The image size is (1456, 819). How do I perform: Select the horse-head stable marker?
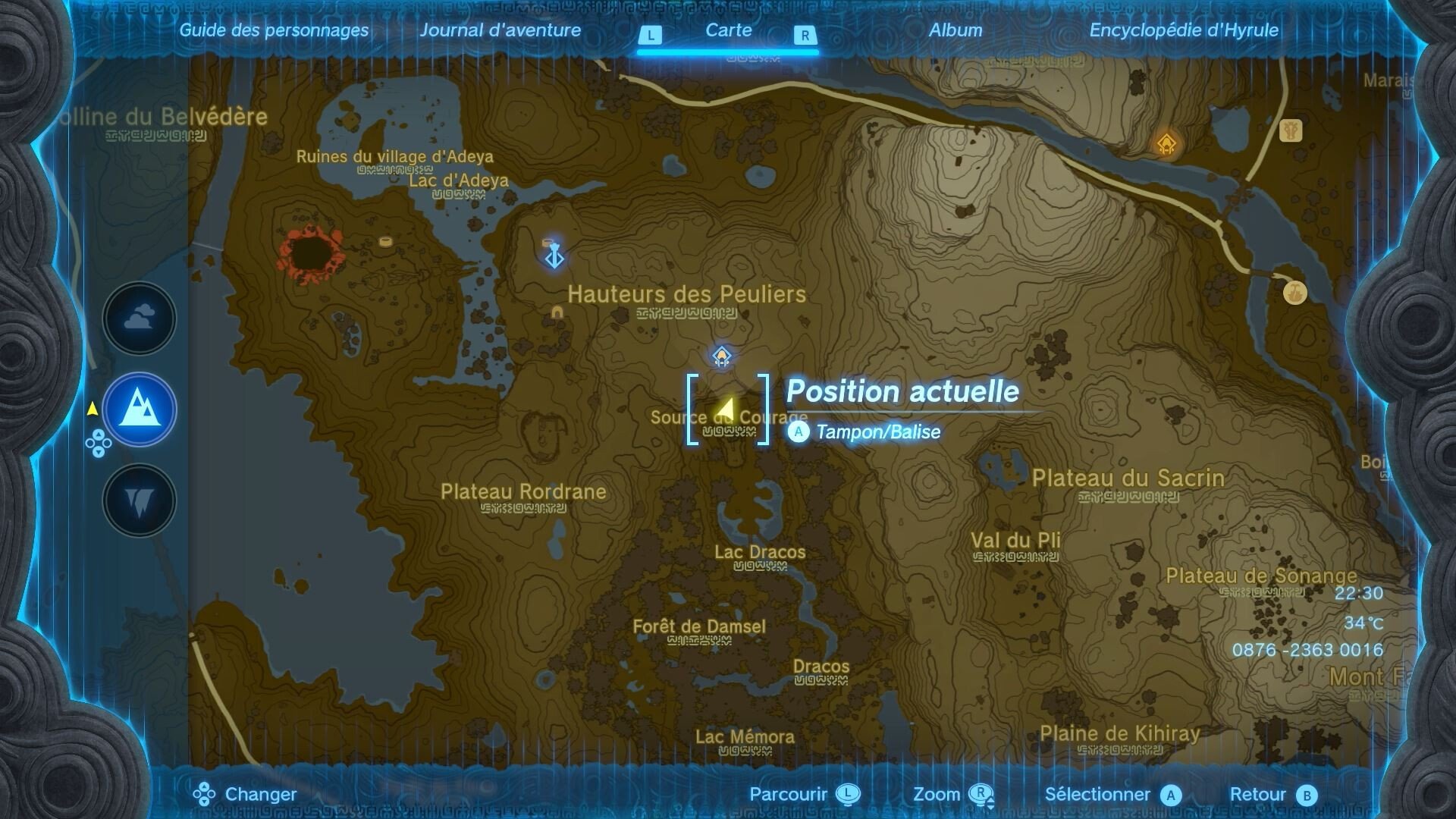1290,130
